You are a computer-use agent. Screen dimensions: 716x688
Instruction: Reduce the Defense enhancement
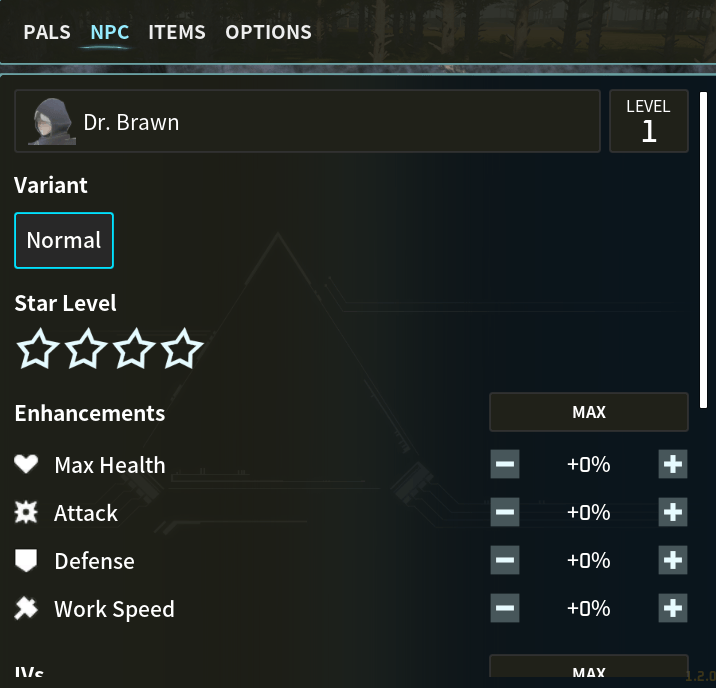(x=505, y=560)
